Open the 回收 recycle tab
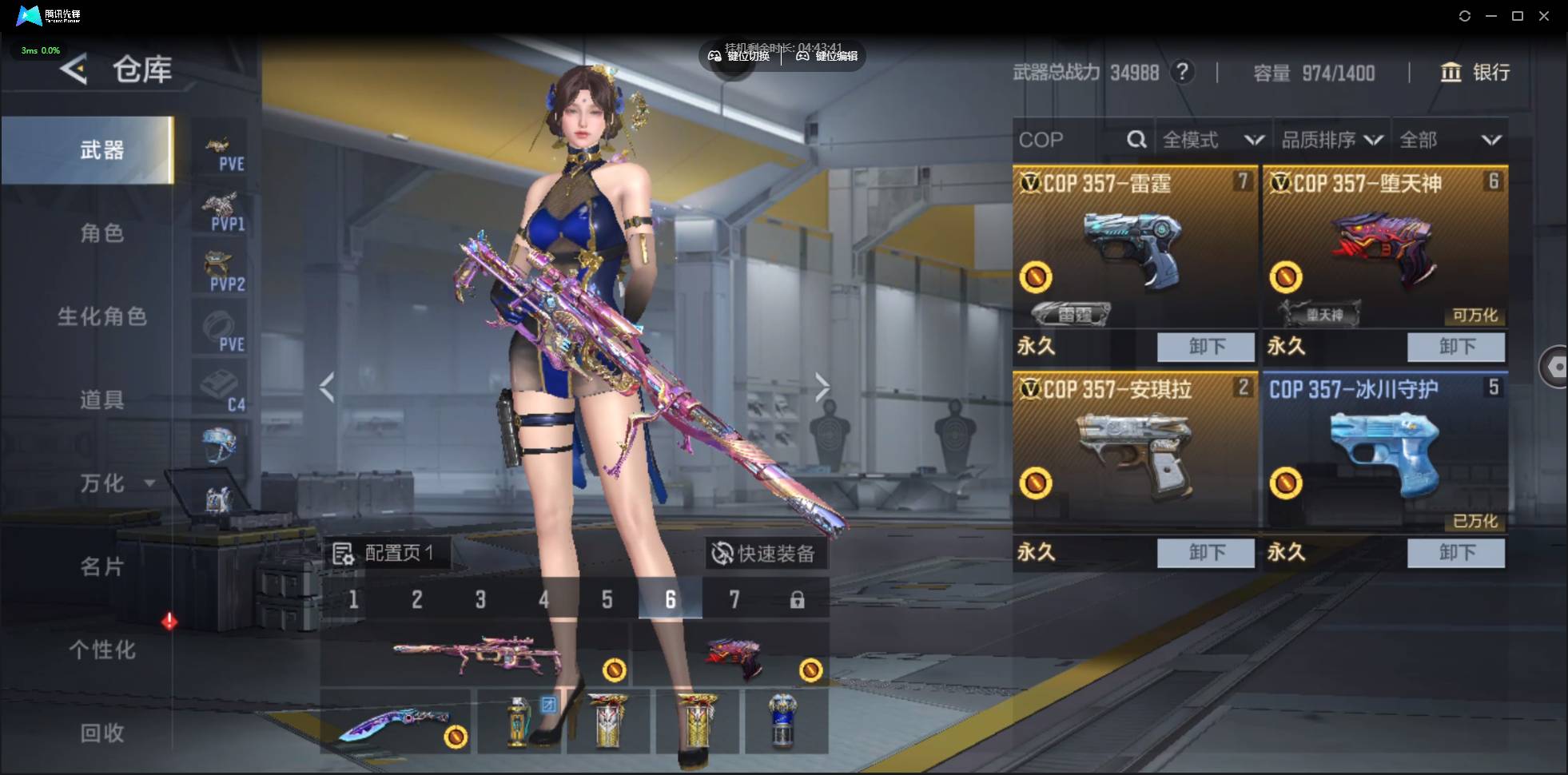Viewport: 1568px width, 775px height. (101, 733)
